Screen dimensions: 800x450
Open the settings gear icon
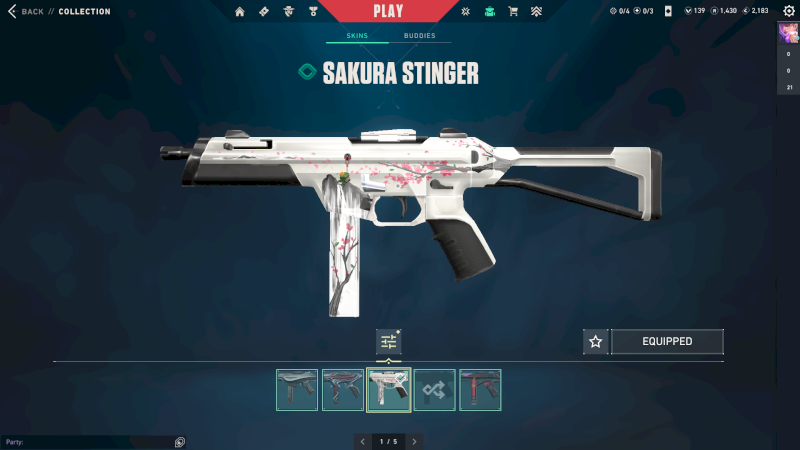[x=788, y=11]
